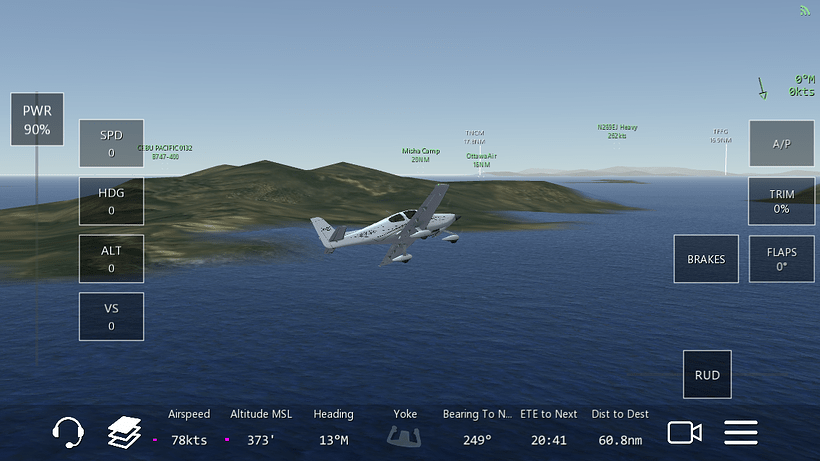Open the A/P autopilot panel

[x=781, y=144]
